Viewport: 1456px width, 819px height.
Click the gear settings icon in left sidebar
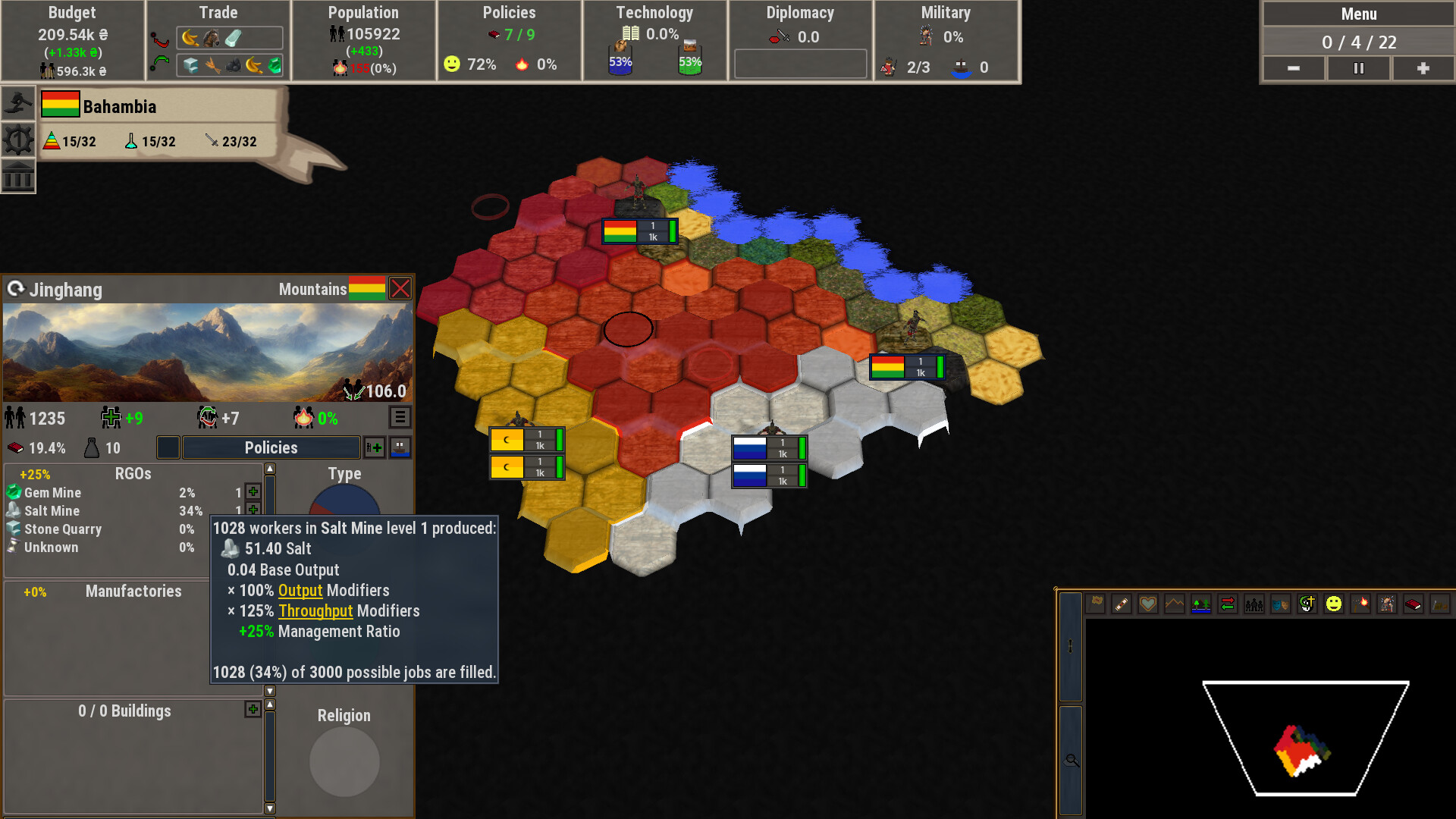click(x=17, y=139)
